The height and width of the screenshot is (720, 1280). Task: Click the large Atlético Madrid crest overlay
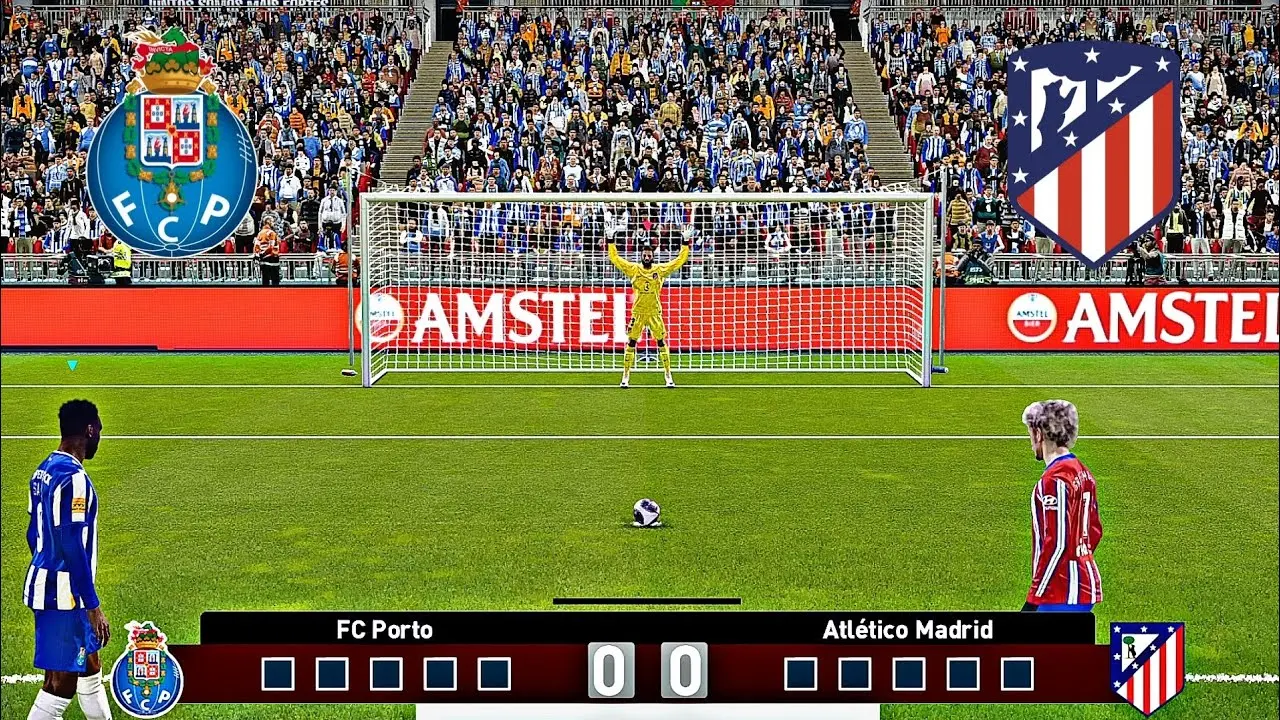click(1093, 150)
